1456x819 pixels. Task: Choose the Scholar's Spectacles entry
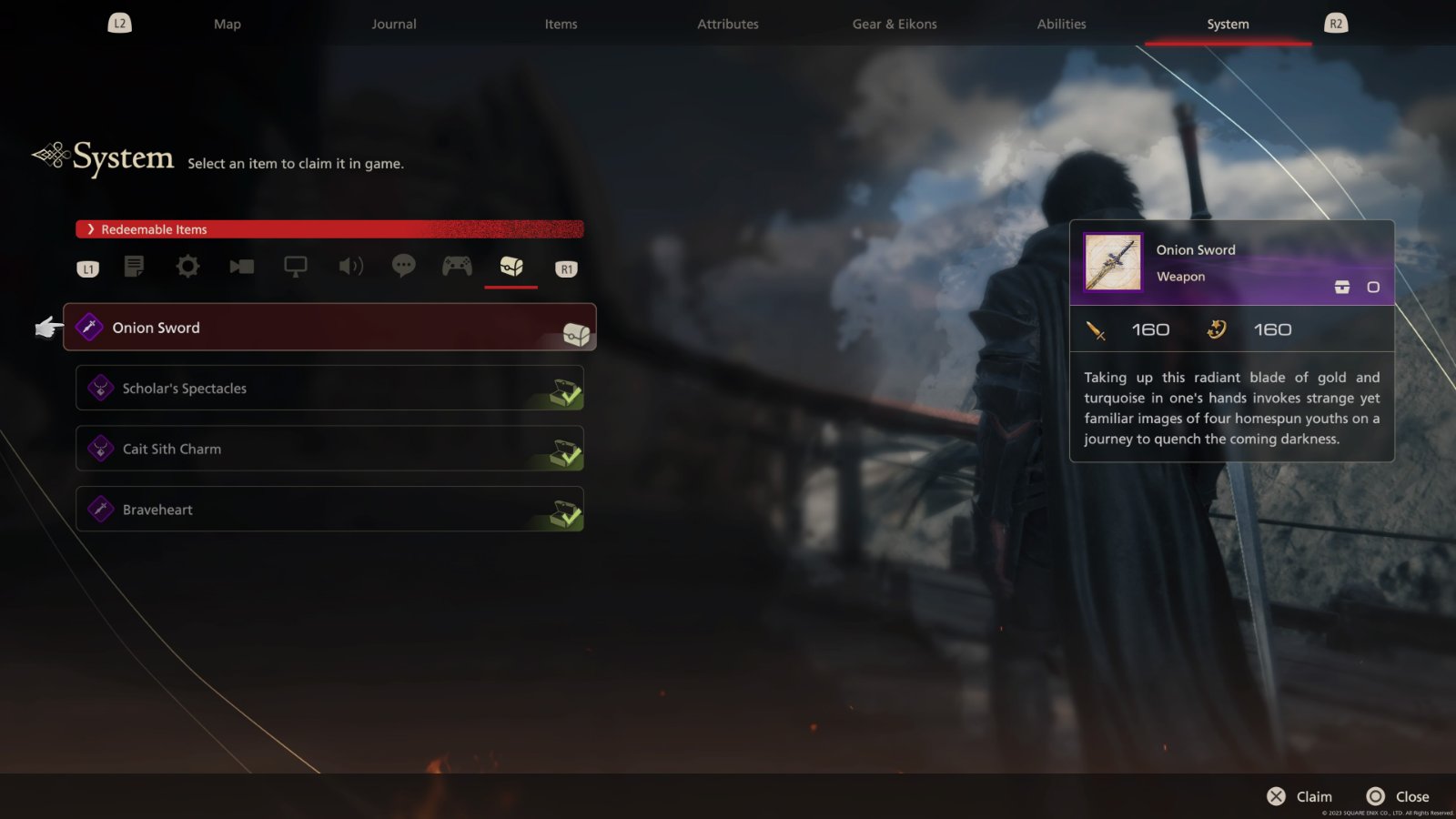pyautogui.click(x=329, y=389)
